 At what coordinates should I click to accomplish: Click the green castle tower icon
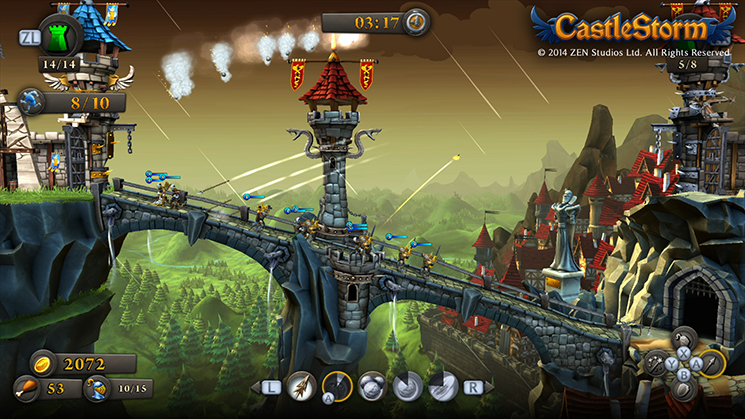[59, 37]
